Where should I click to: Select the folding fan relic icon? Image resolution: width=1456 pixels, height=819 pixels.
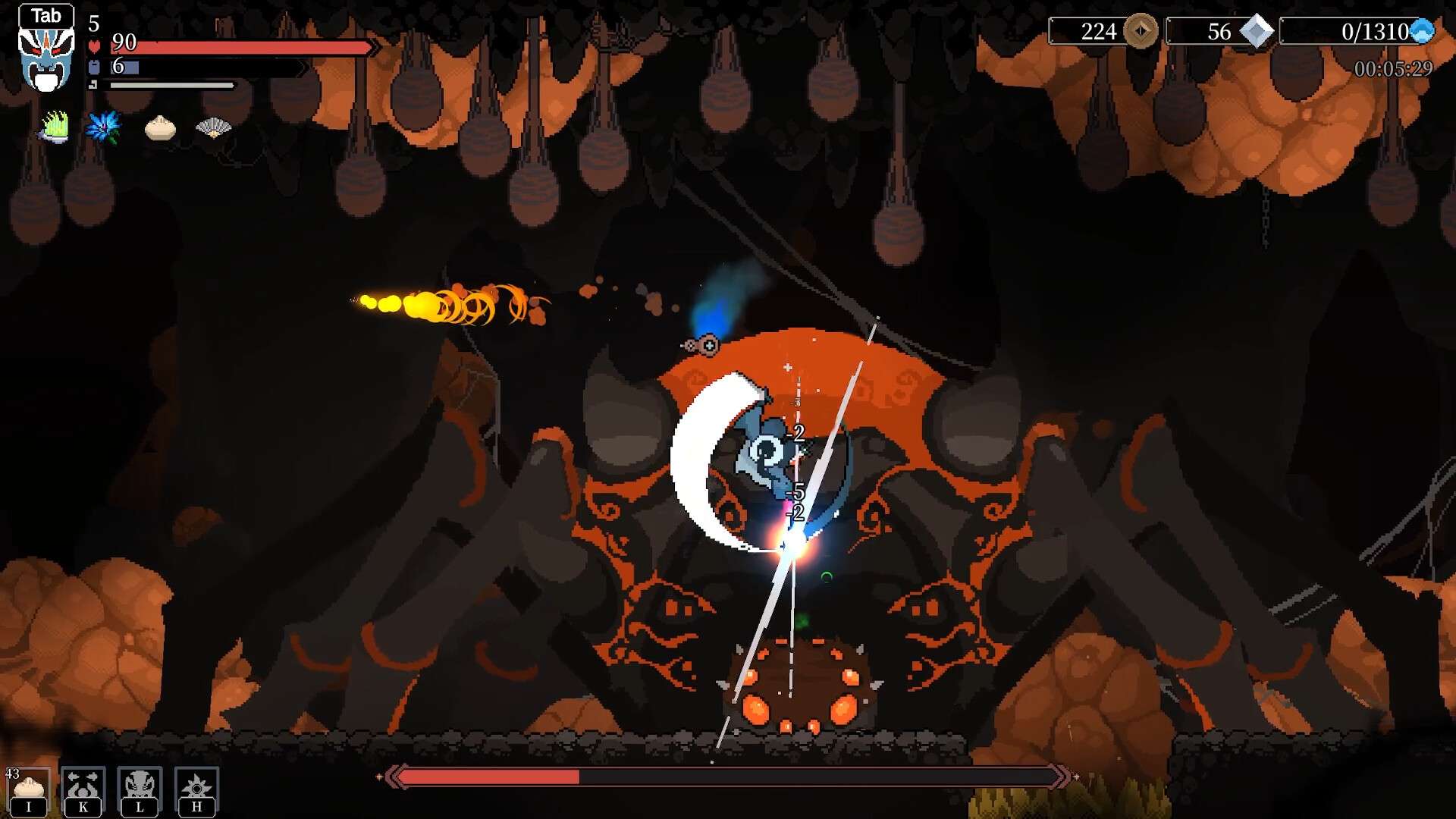coord(214,127)
